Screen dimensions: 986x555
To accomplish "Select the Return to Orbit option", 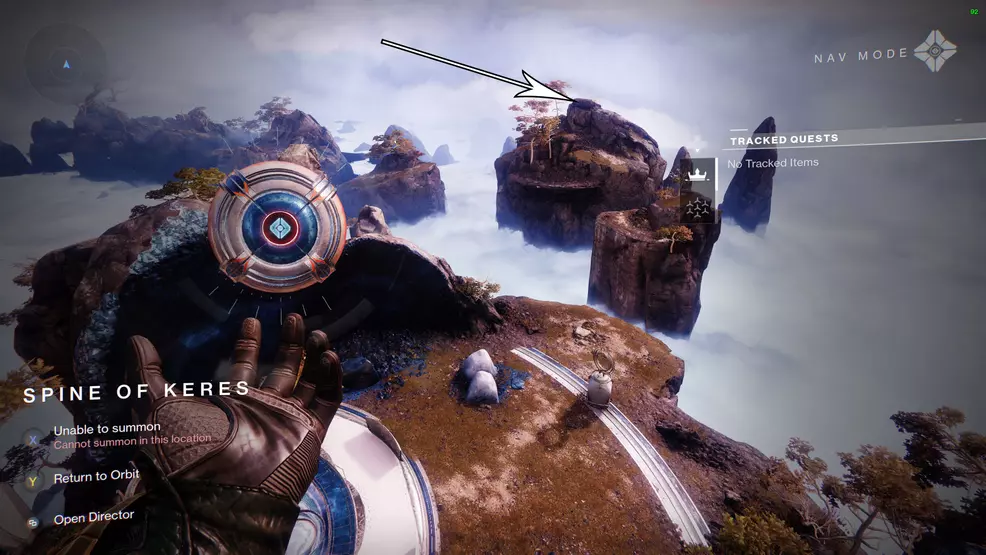I will pos(96,477).
